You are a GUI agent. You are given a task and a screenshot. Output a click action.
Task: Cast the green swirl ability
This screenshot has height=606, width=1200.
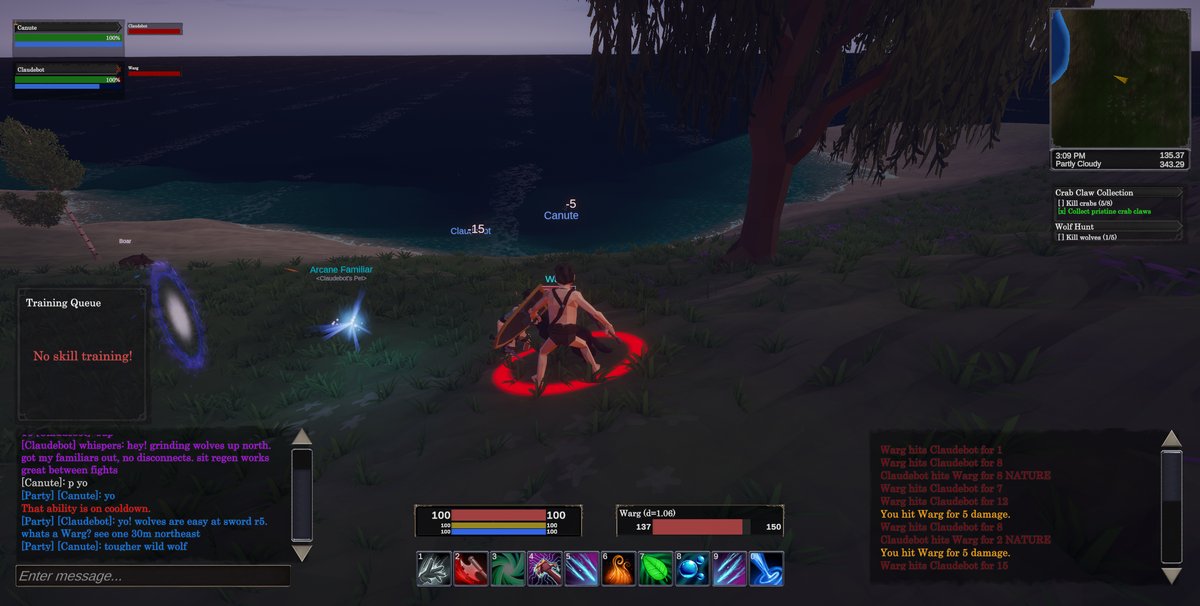coord(507,569)
